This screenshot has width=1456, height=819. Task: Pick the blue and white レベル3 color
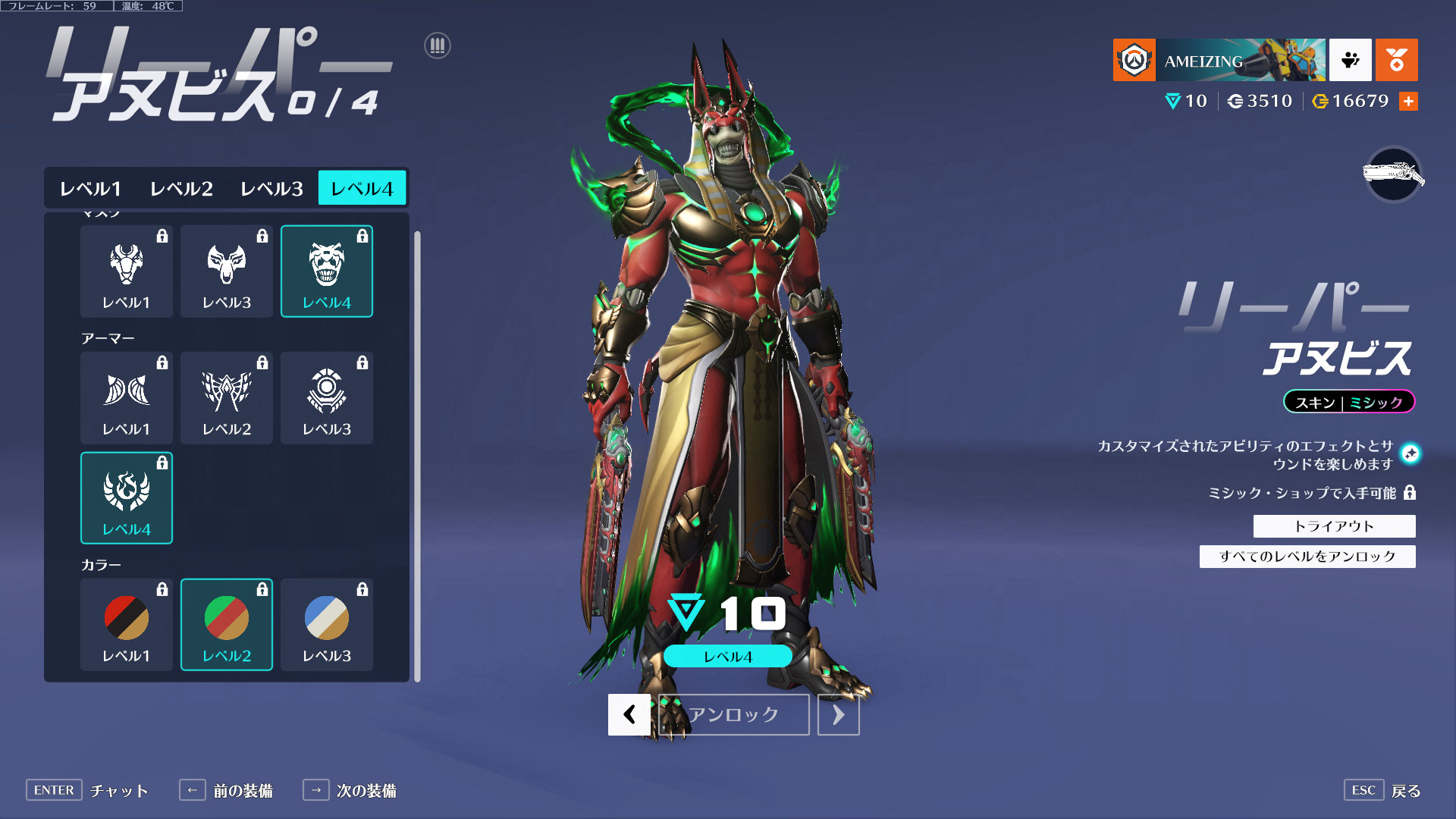pyautogui.click(x=327, y=624)
